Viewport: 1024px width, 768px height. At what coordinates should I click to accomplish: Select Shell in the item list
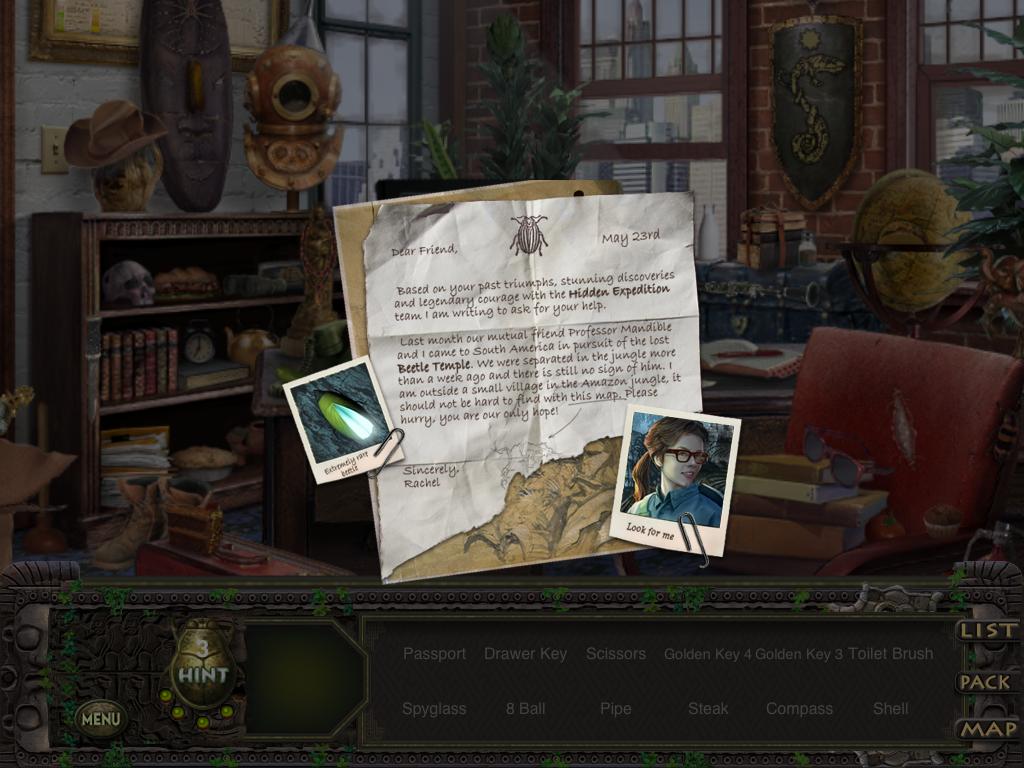click(890, 709)
